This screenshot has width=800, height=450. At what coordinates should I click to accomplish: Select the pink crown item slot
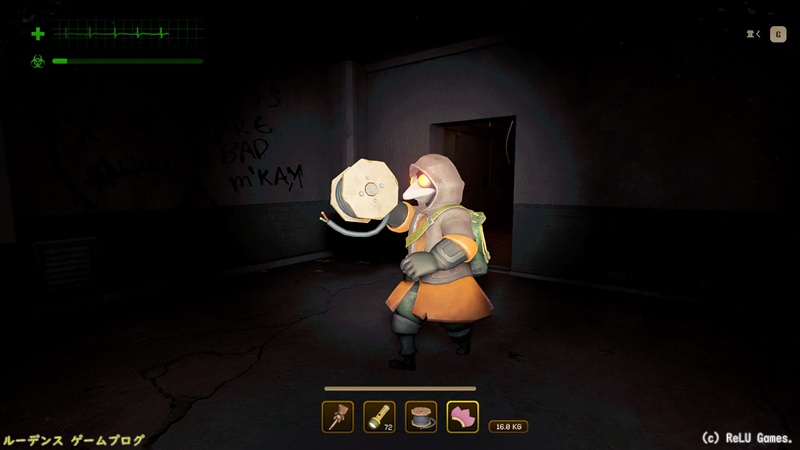(463, 416)
